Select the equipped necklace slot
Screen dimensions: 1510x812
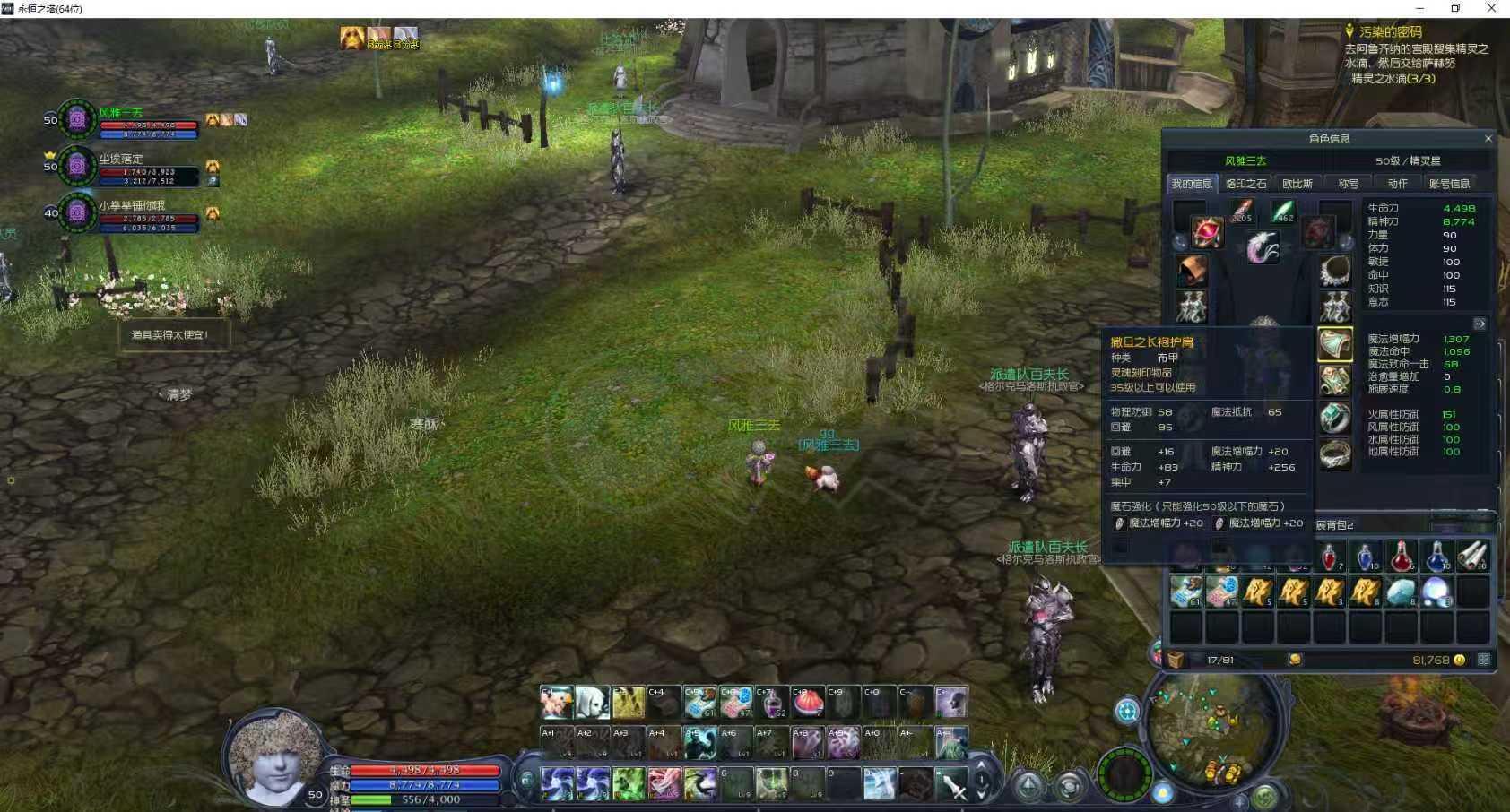point(1334,270)
